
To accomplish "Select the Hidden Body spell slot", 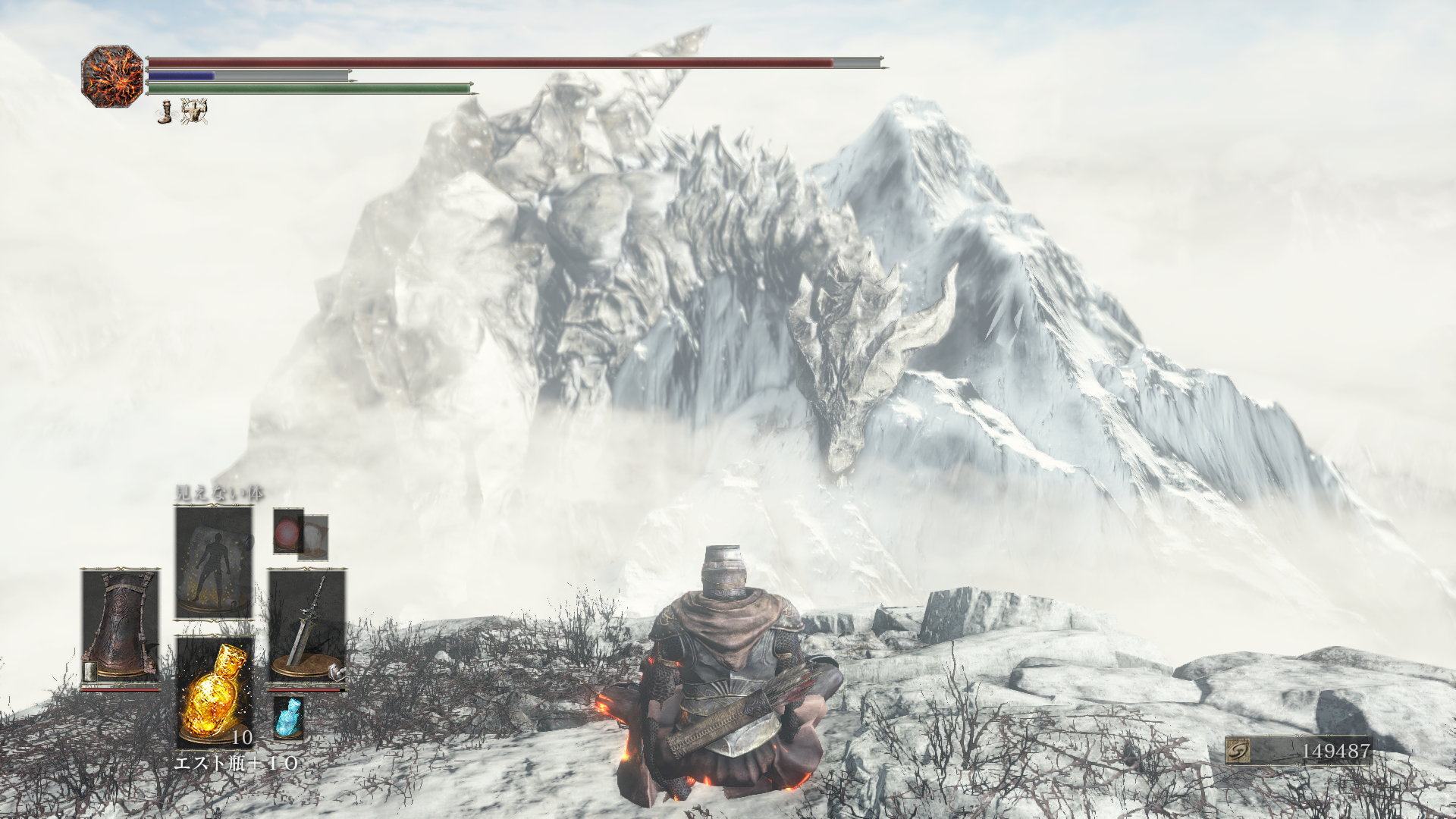I will [214, 563].
